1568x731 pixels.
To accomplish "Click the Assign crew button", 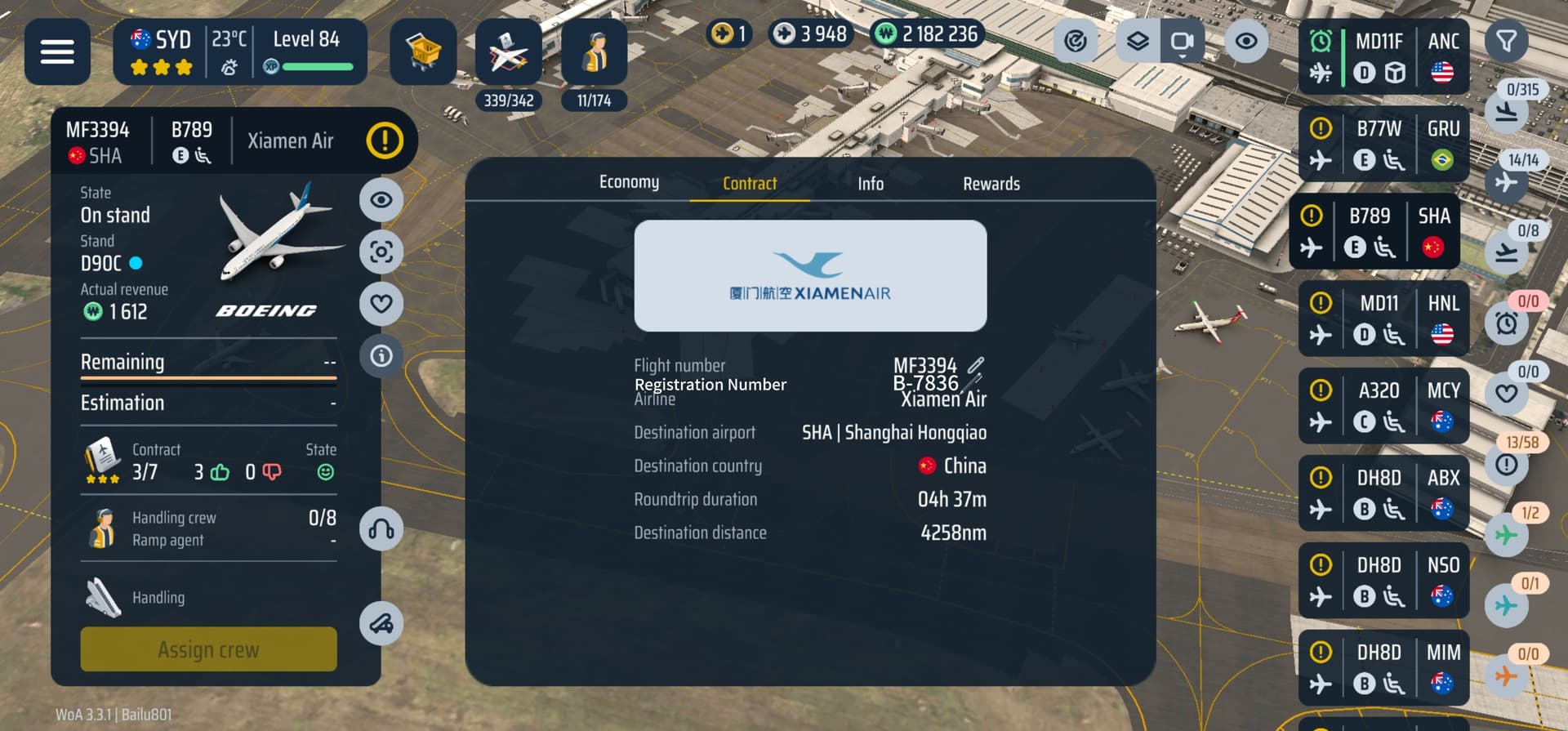I will click(x=208, y=649).
